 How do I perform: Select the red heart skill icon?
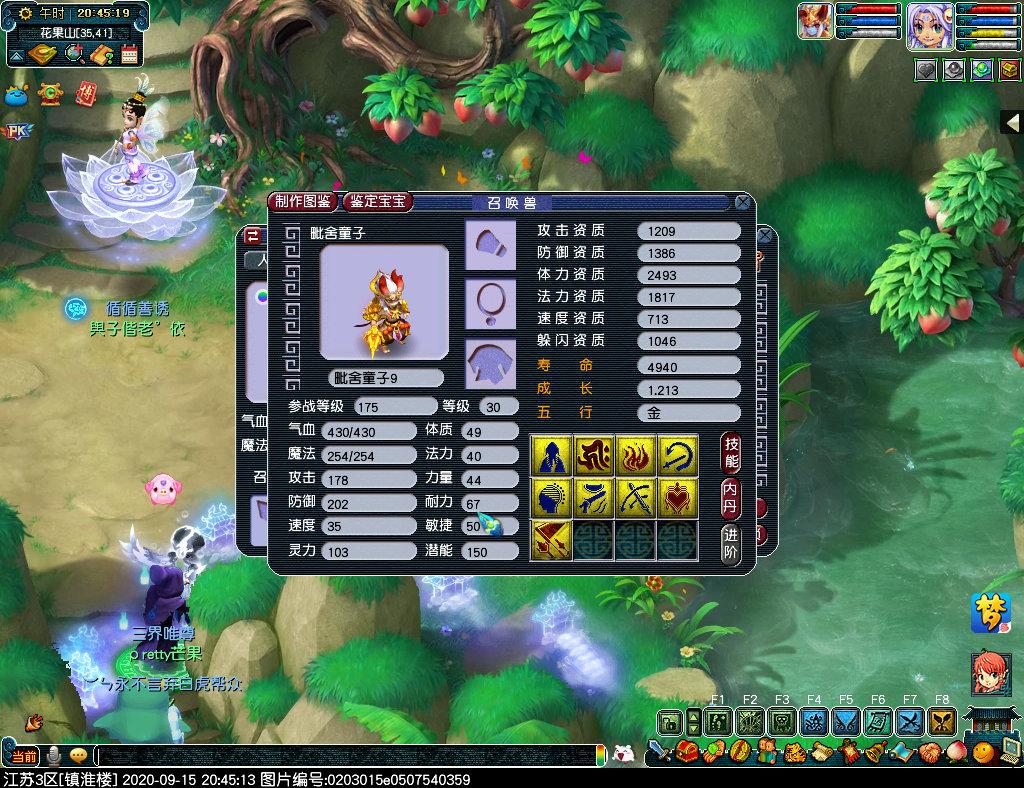pyautogui.click(x=677, y=497)
